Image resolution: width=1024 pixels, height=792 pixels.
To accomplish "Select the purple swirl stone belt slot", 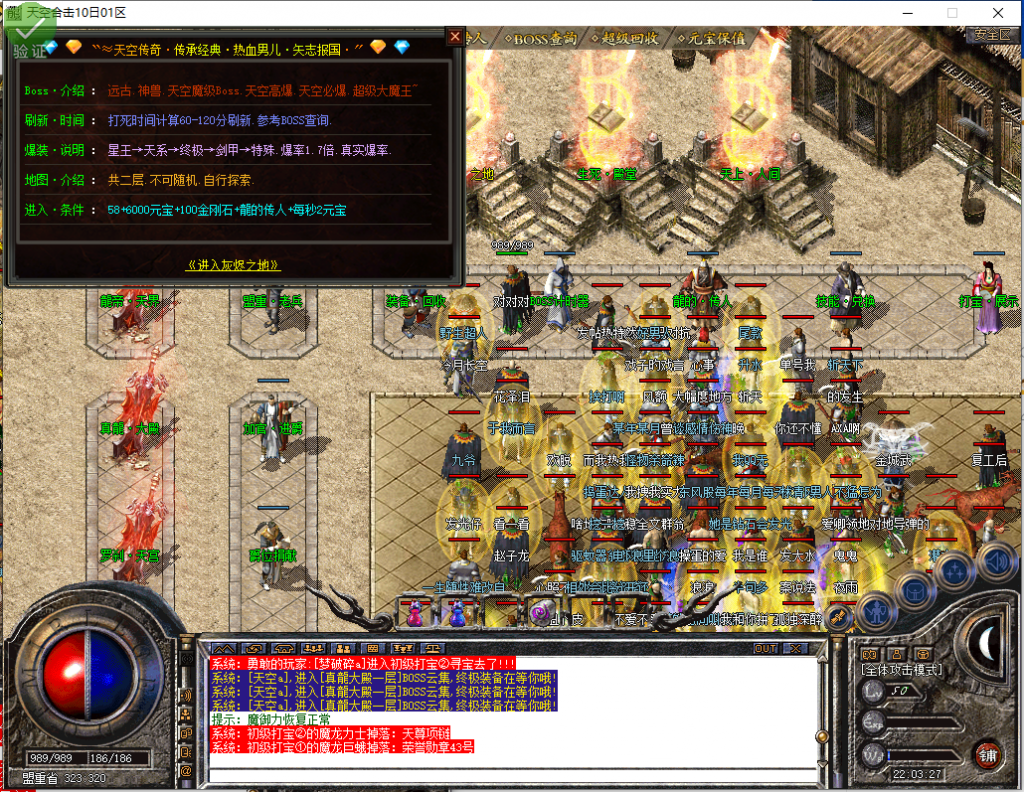I will click(543, 615).
